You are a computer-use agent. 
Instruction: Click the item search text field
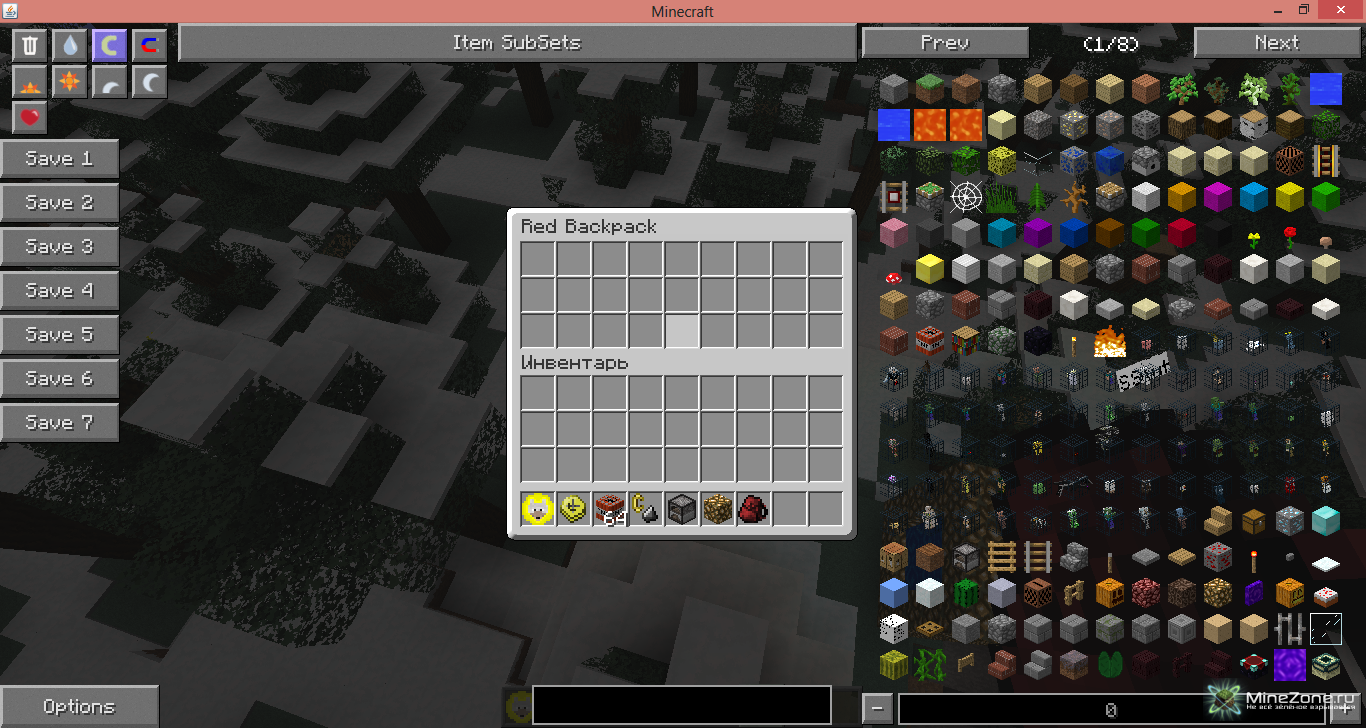pyautogui.click(x=681, y=705)
